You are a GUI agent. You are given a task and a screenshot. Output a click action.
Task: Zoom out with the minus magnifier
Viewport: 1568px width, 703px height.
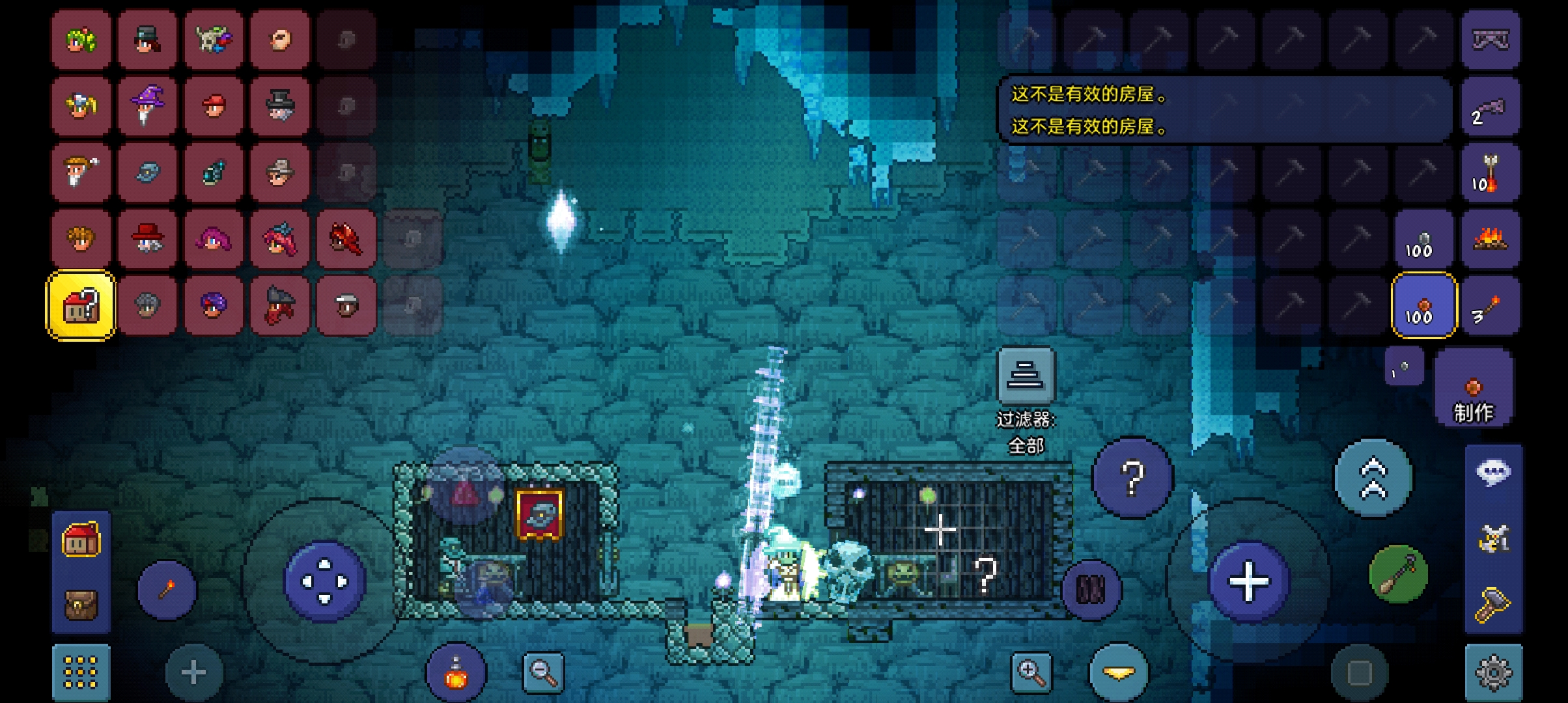[x=543, y=672]
